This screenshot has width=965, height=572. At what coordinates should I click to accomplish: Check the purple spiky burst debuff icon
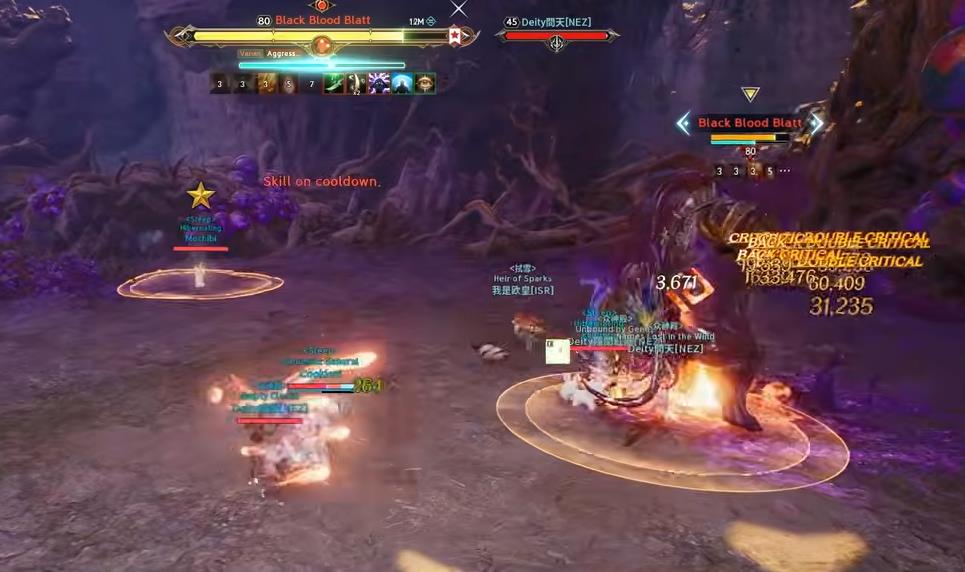(x=379, y=84)
